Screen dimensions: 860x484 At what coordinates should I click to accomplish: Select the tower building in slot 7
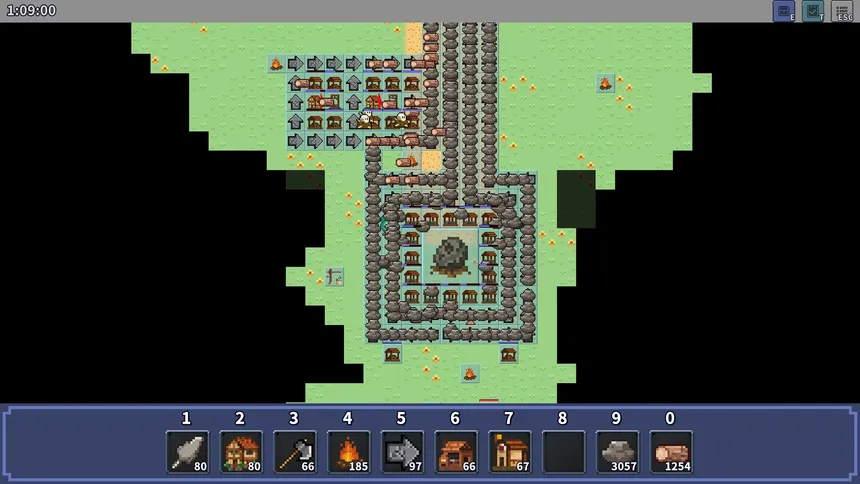(510, 452)
